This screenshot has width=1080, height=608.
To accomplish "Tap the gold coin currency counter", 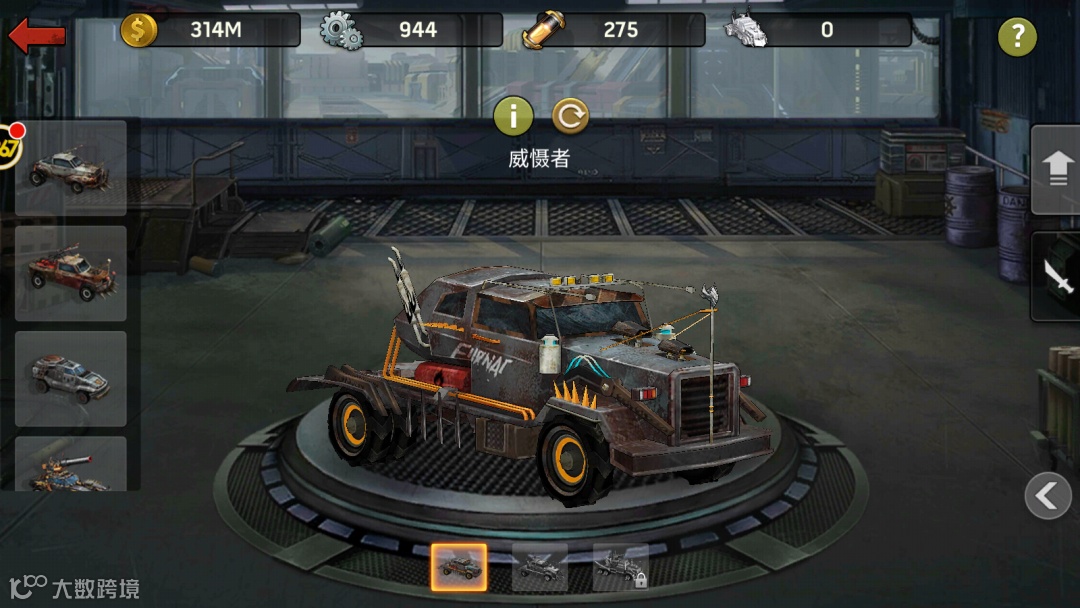I will 210,30.
